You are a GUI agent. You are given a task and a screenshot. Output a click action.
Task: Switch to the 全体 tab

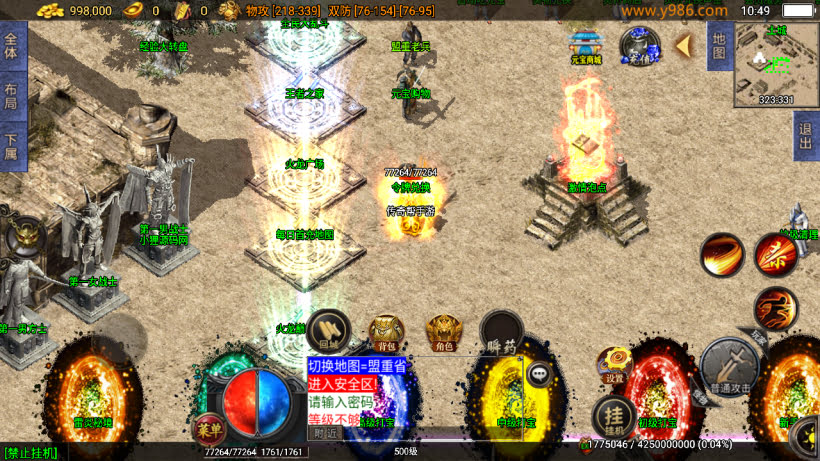(x=12, y=47)
